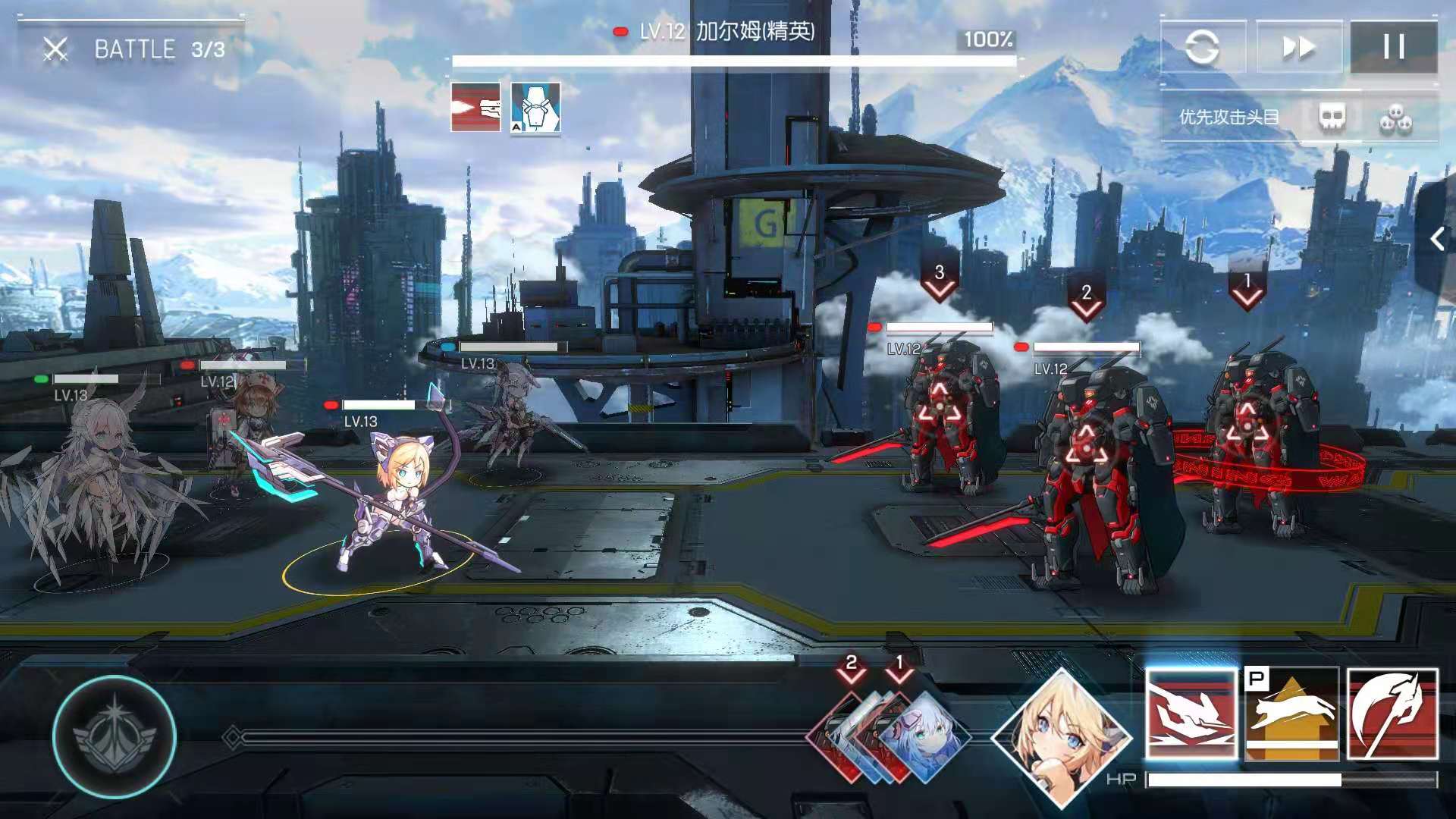1456x819 pixels.
Task: Activate the scythe slash skill icon
Action: coord(1392,714)
